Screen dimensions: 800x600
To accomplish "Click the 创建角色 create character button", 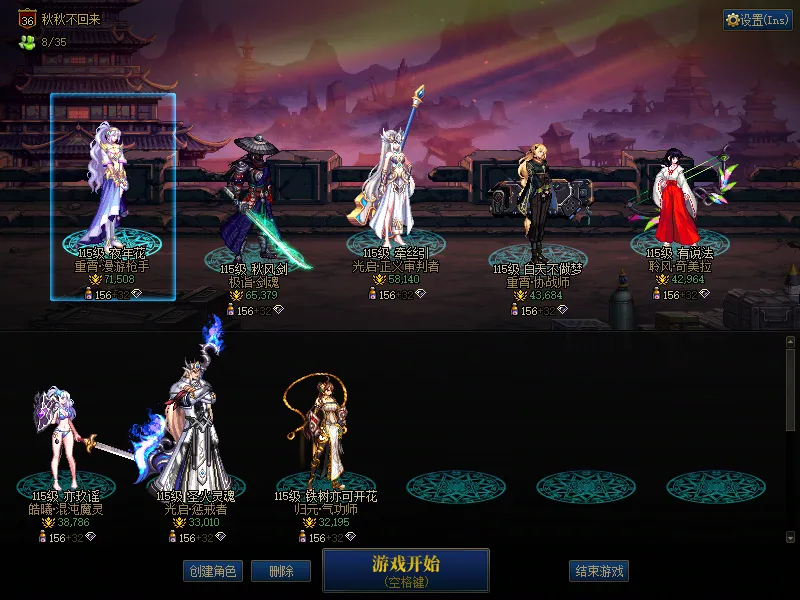I will [212, 571].
